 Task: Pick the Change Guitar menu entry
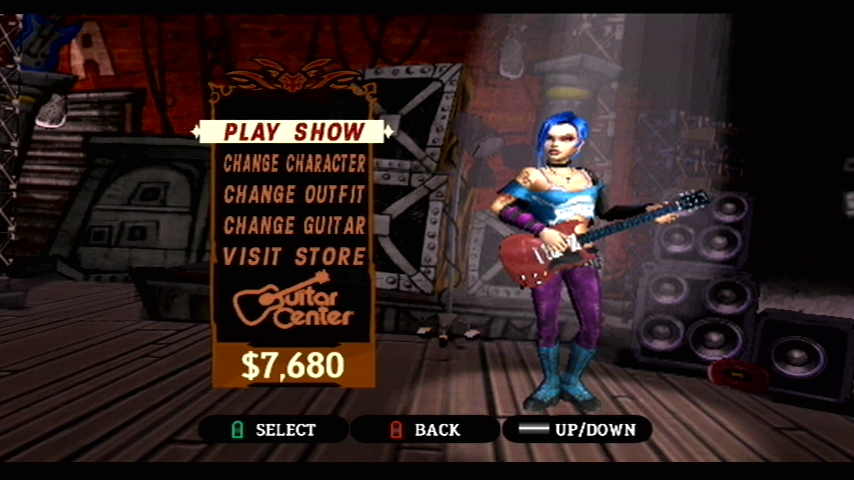tap(294, 225)
